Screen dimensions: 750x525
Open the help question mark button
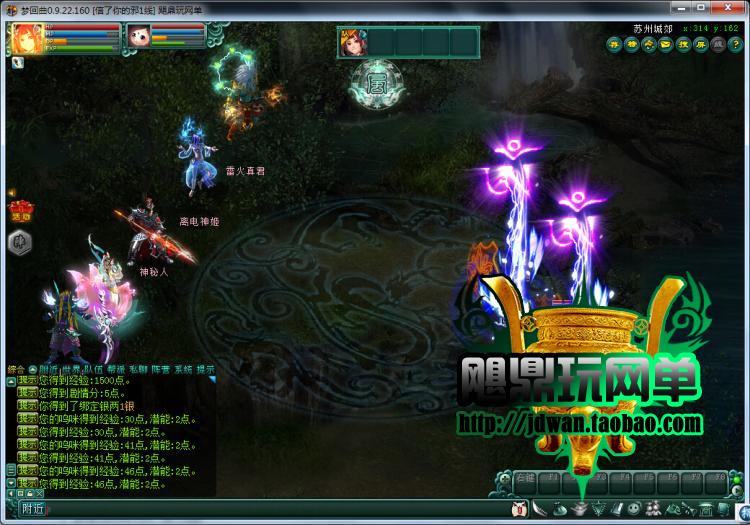734,45
